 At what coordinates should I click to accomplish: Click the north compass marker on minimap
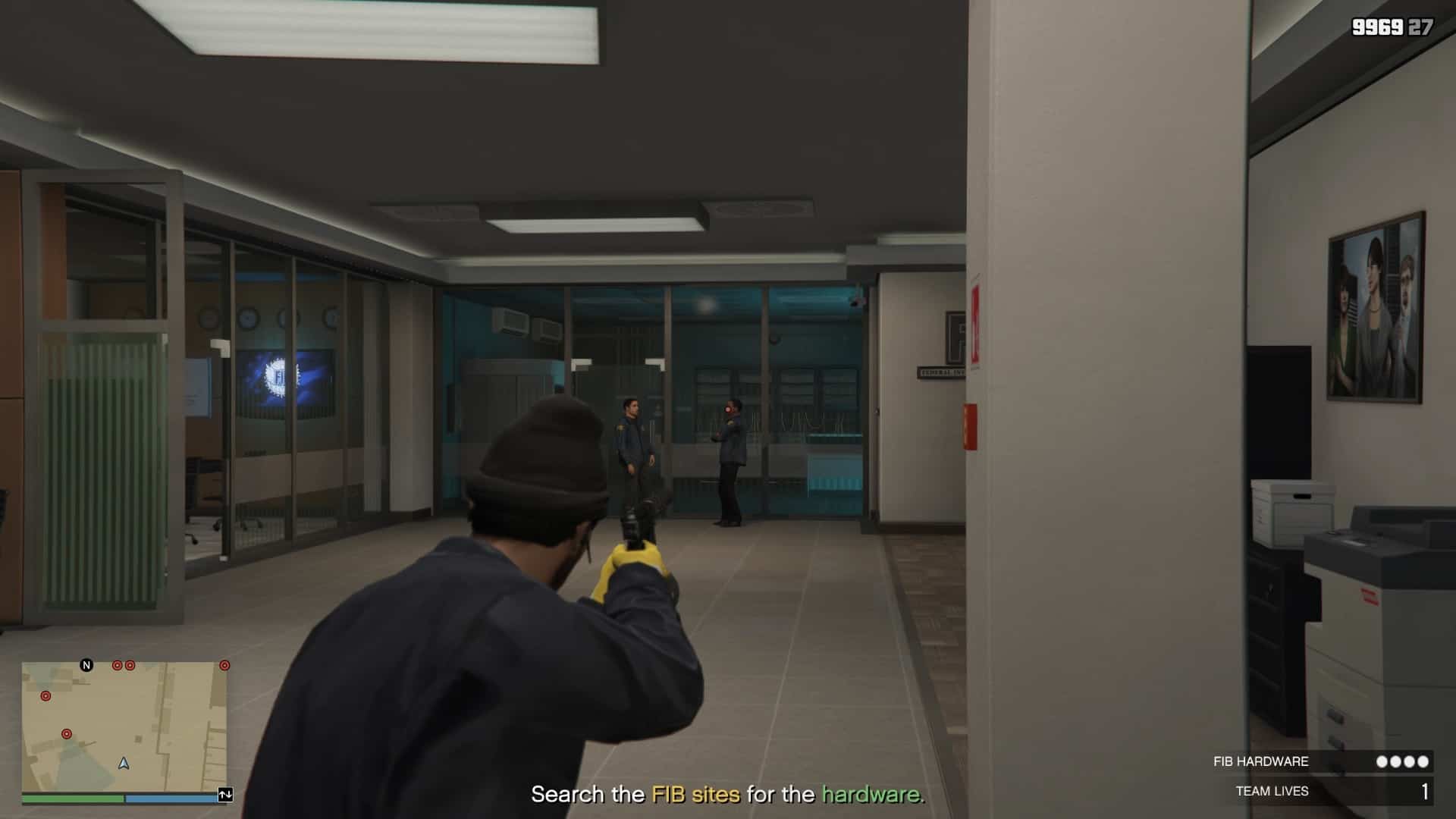[x=86, y=665]
